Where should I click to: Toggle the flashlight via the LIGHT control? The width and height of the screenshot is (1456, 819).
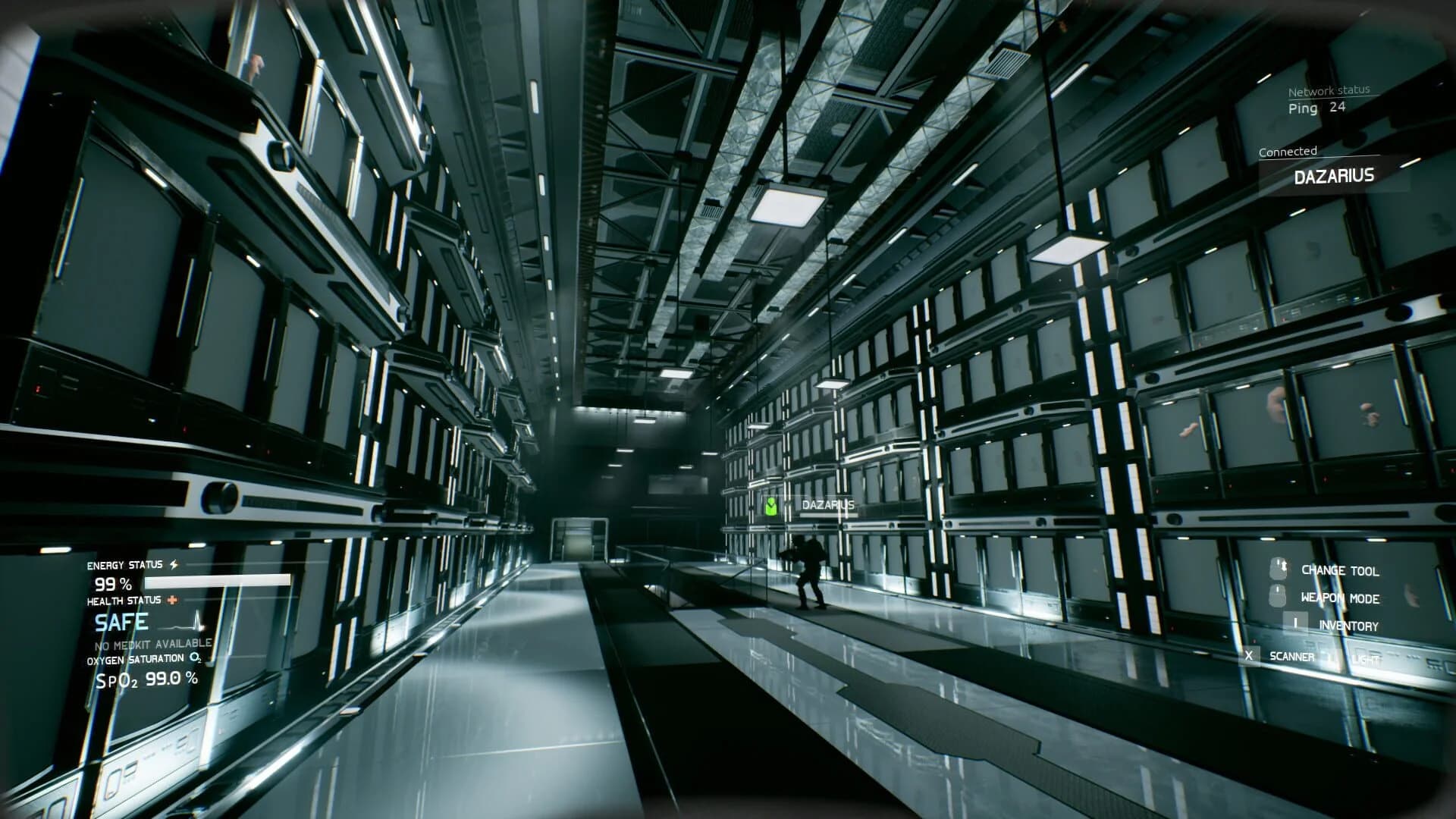click(x=1367, y=658)
